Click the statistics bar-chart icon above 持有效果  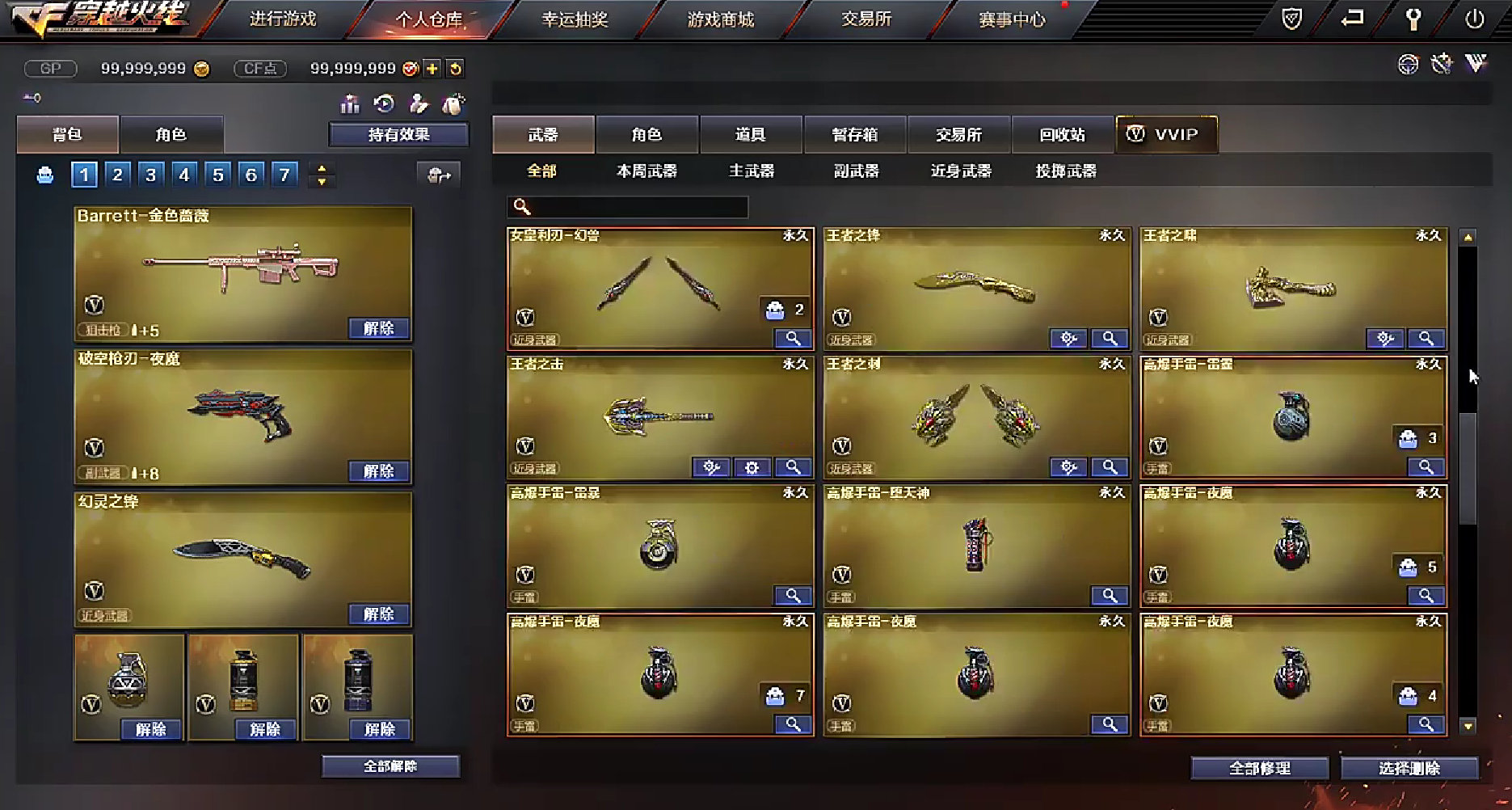(350, 103)
